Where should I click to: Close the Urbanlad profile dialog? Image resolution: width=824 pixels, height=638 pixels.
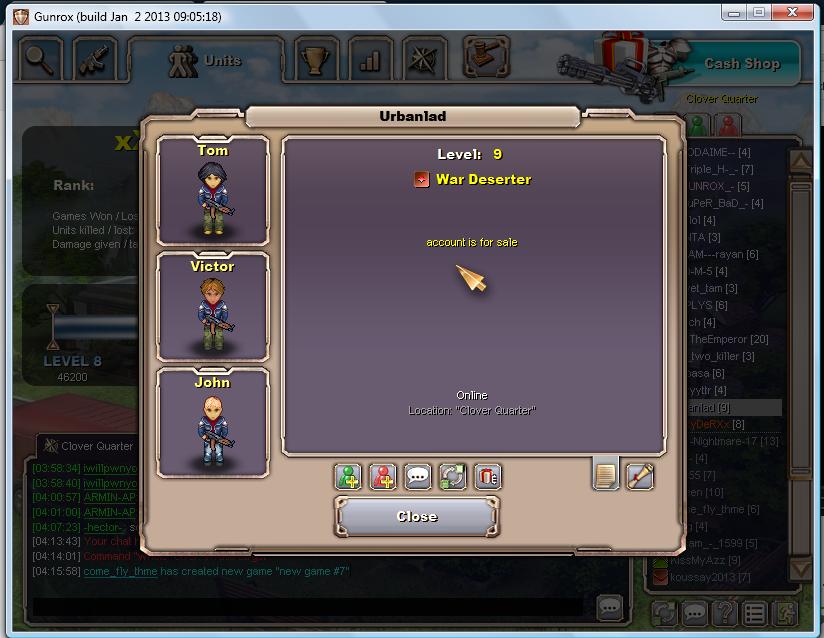tap(416, 516)
